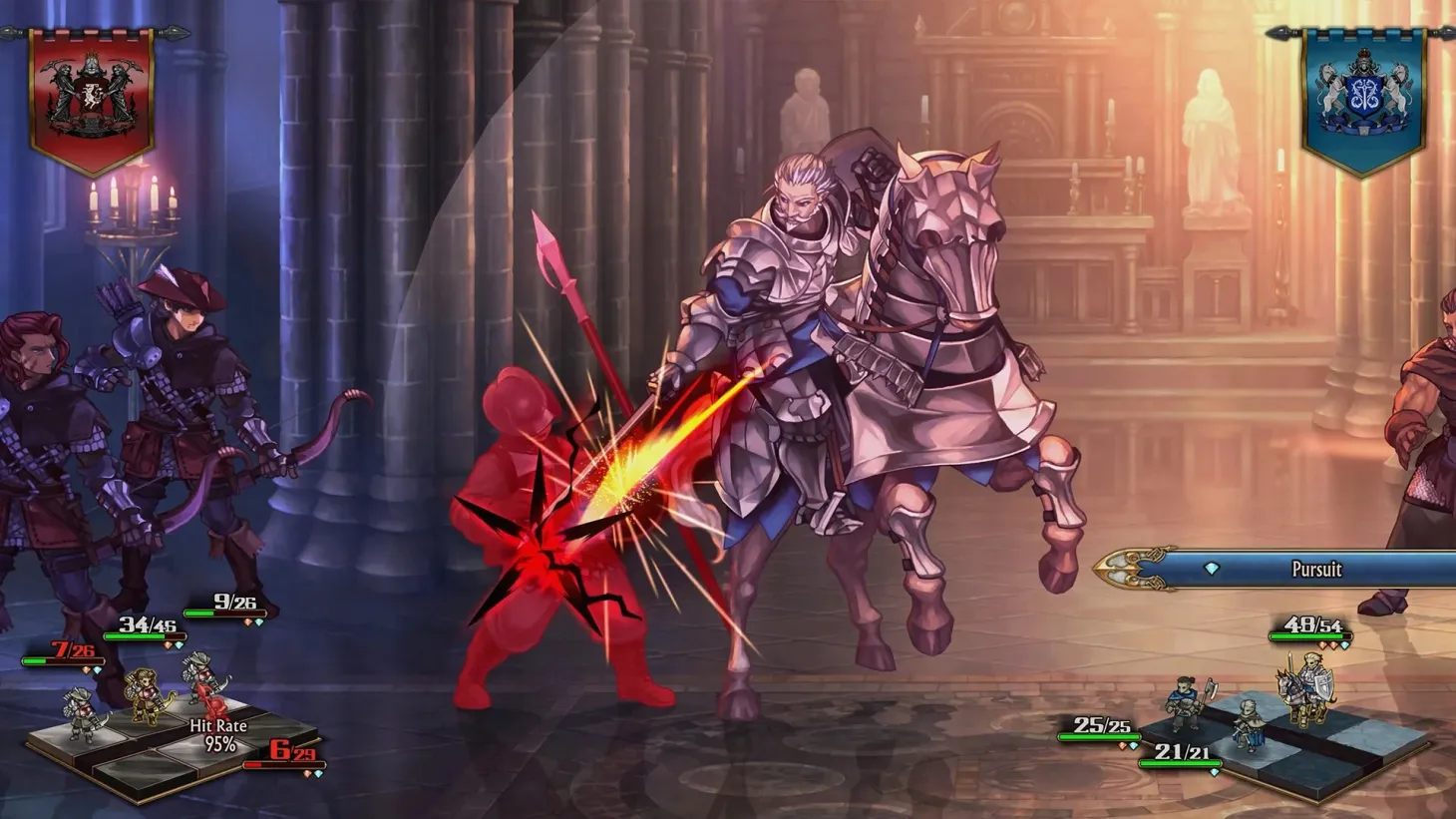The height and width of the screenshot is (819, 1456).
Task: Click the blue diamond icon beside Pursuit
Action: point(1212,570)
